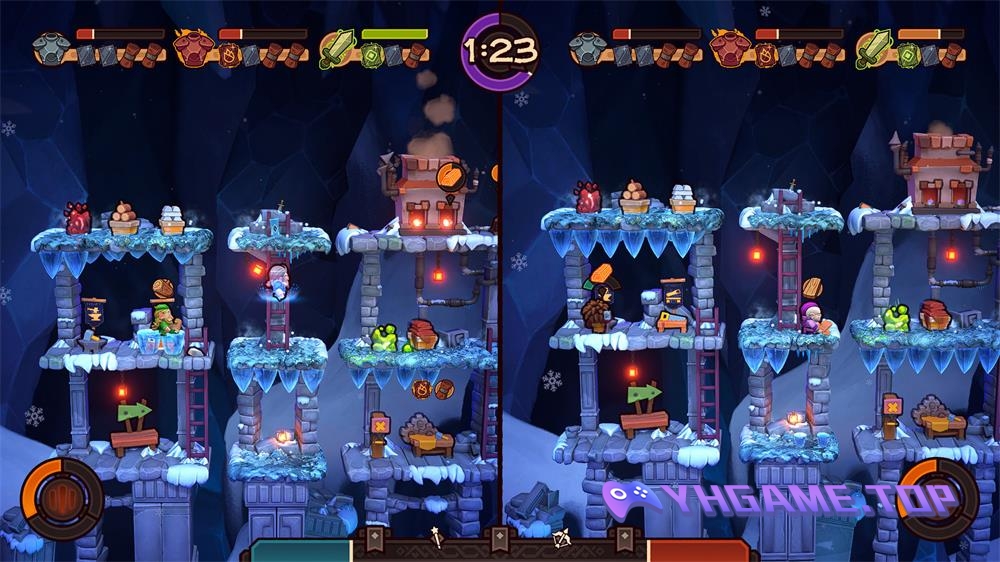This screenshot has width=1000, height=562.
Task: Choose right player's grey armor order icon
Action: [x=586, y=48]
